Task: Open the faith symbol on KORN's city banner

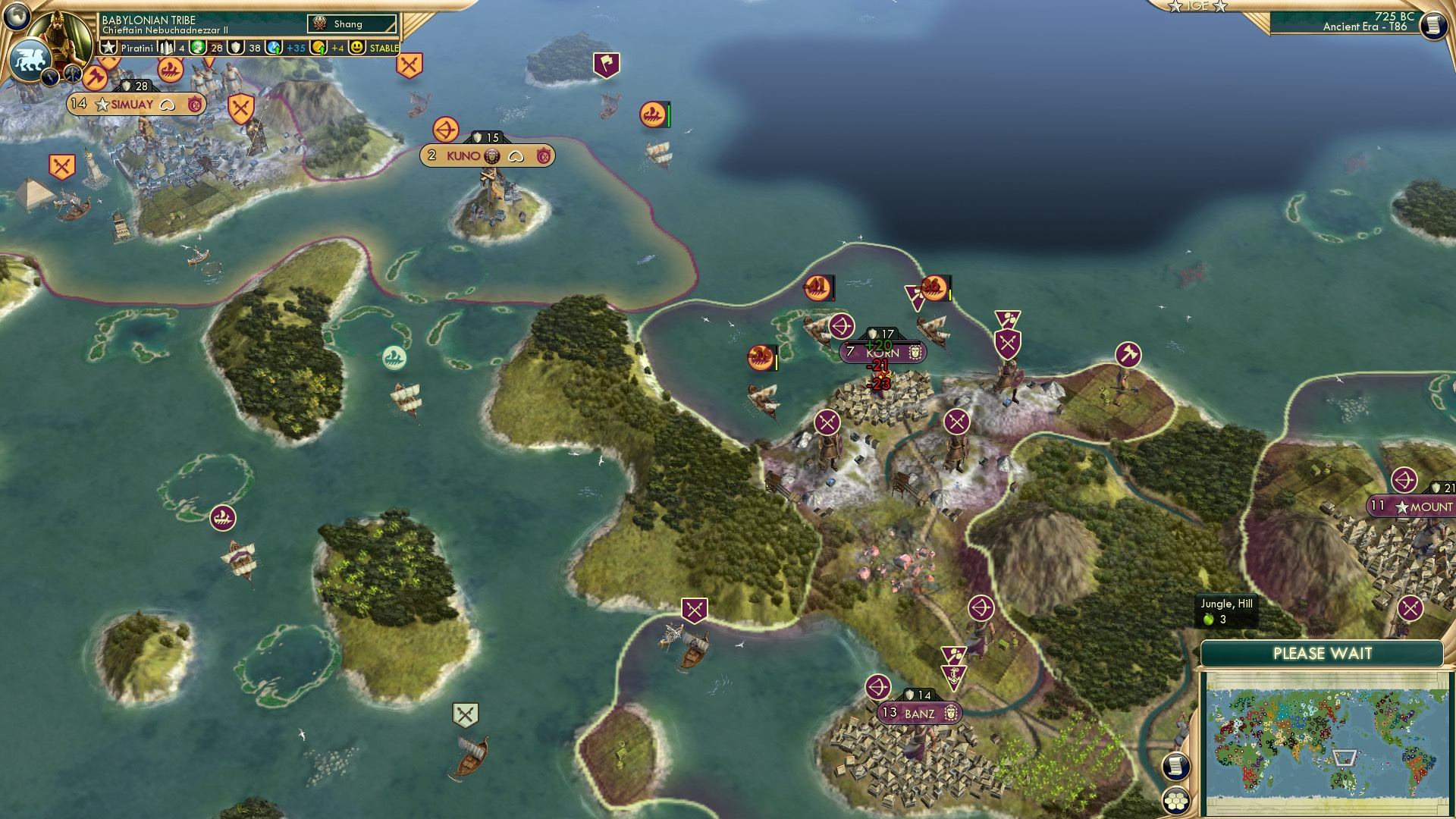Action: (x=915, y=353)
